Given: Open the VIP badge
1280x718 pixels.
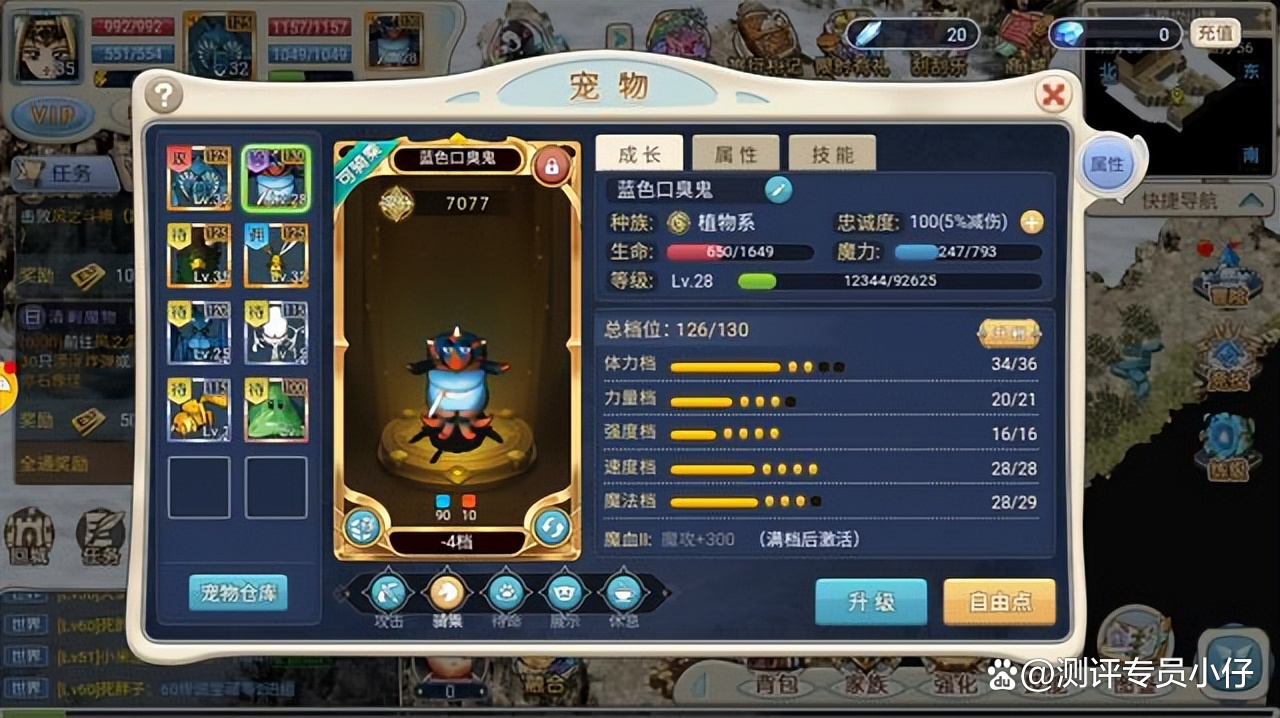Looking at the screenshot, I should pos(50,115).
